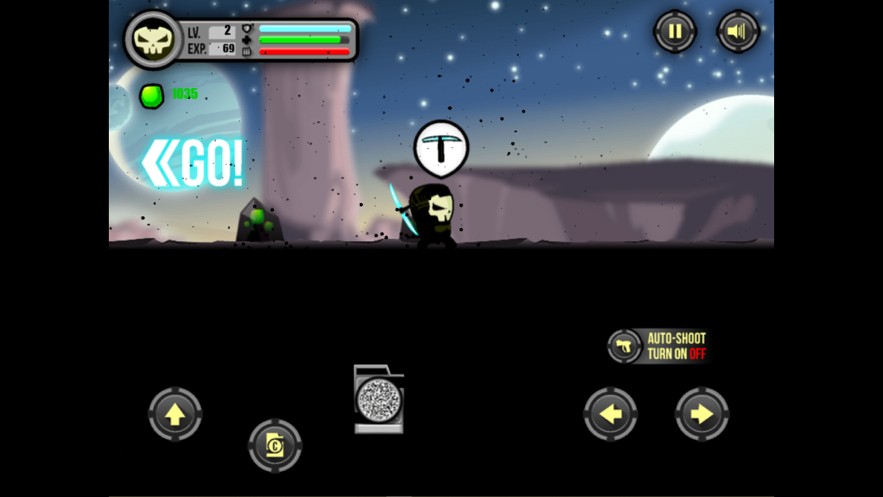This screenshot has width=883, height=497.
Task: Tap the jump up arrow button
Action: pyautogui.click(x=175, y=414)
